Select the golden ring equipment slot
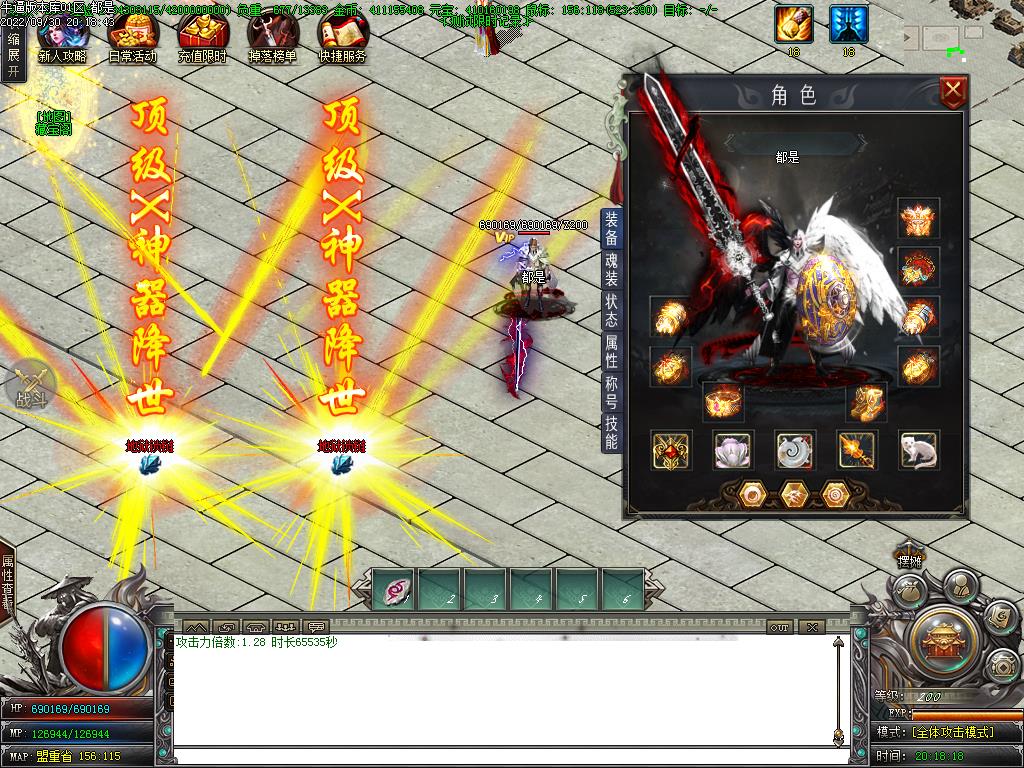The image size is (1024, 768). click(x=722, y=402)
